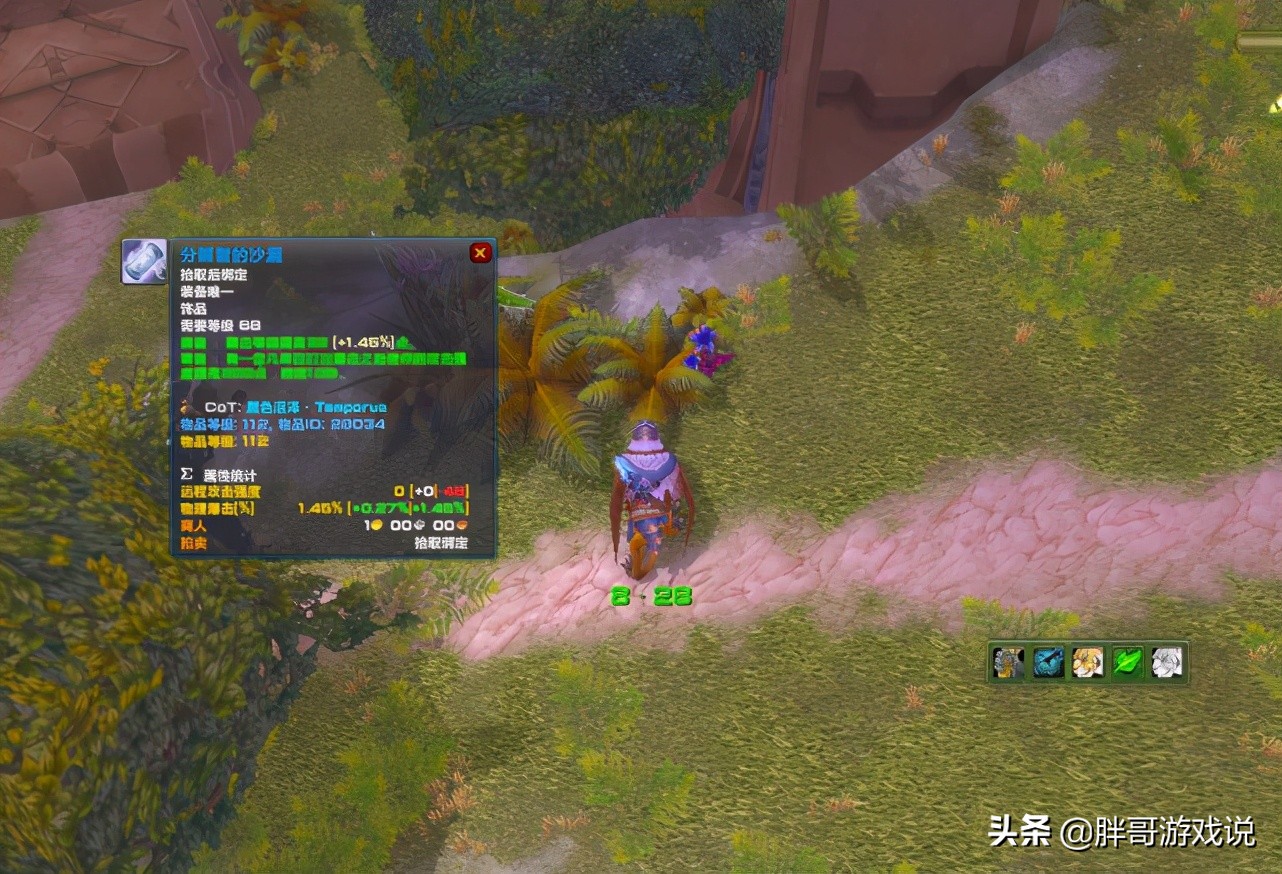This screenshot has width=1282, height=874.
Task: Use the leftmost ability icon on the action bar
Action: [x=1007, y=663]
